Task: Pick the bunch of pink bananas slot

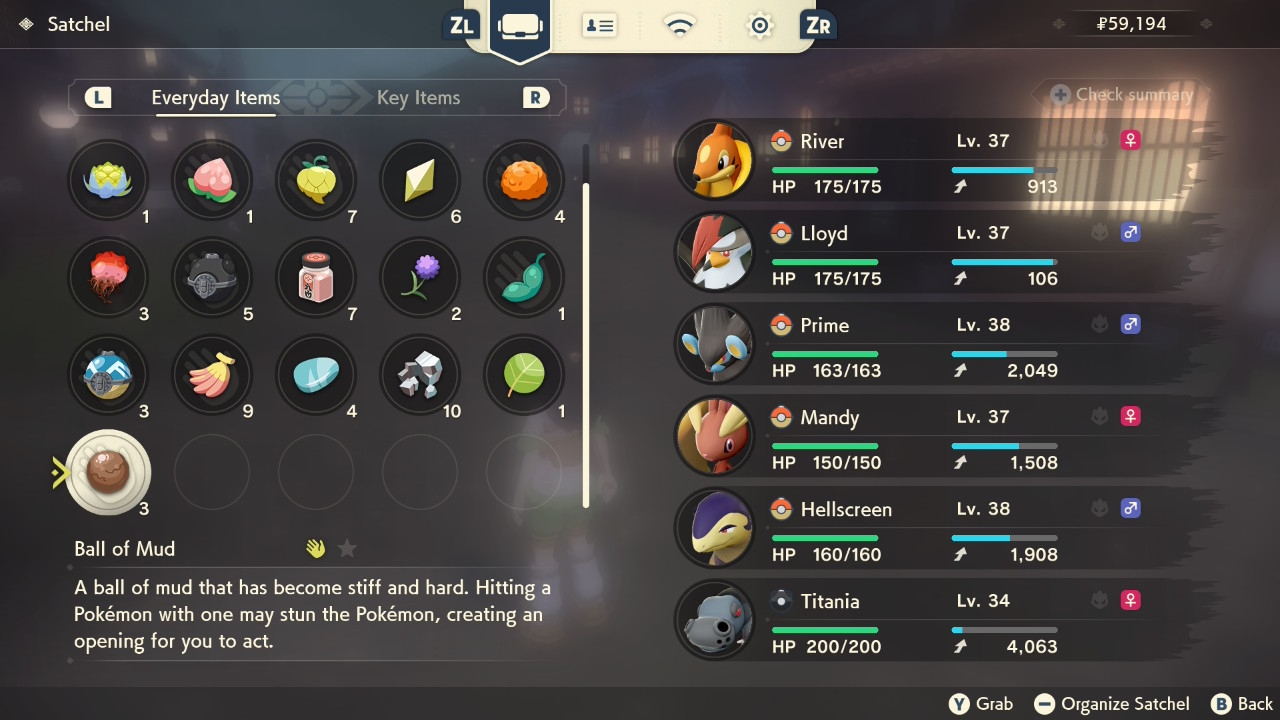Action: tap(212, 375)
